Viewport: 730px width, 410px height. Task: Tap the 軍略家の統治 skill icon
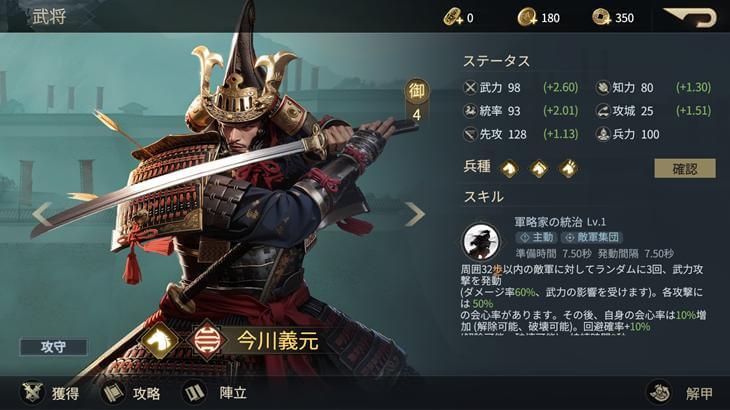point(483,242)
